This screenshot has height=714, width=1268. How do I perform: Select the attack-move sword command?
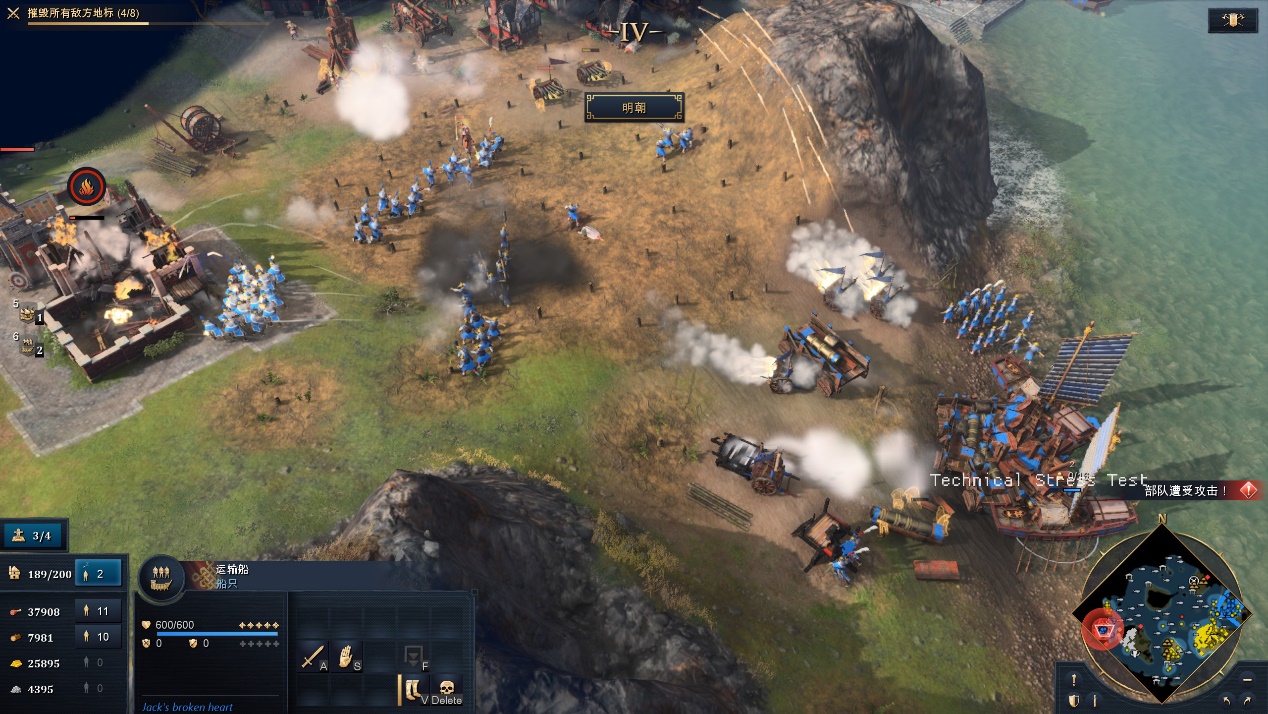pyautogui.click(x=313, y=656)
